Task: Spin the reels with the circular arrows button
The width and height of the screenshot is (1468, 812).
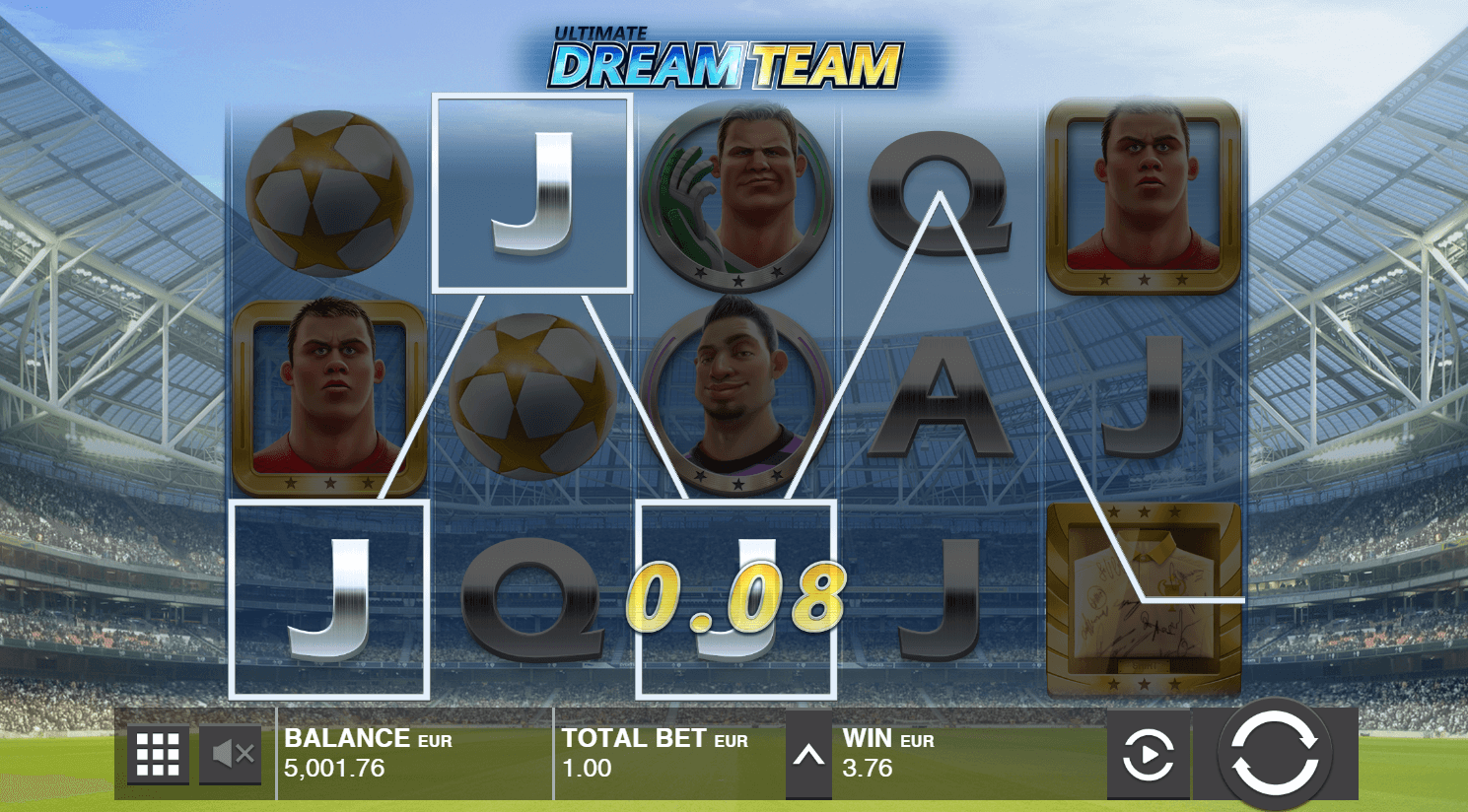Action: (1274, 755)
